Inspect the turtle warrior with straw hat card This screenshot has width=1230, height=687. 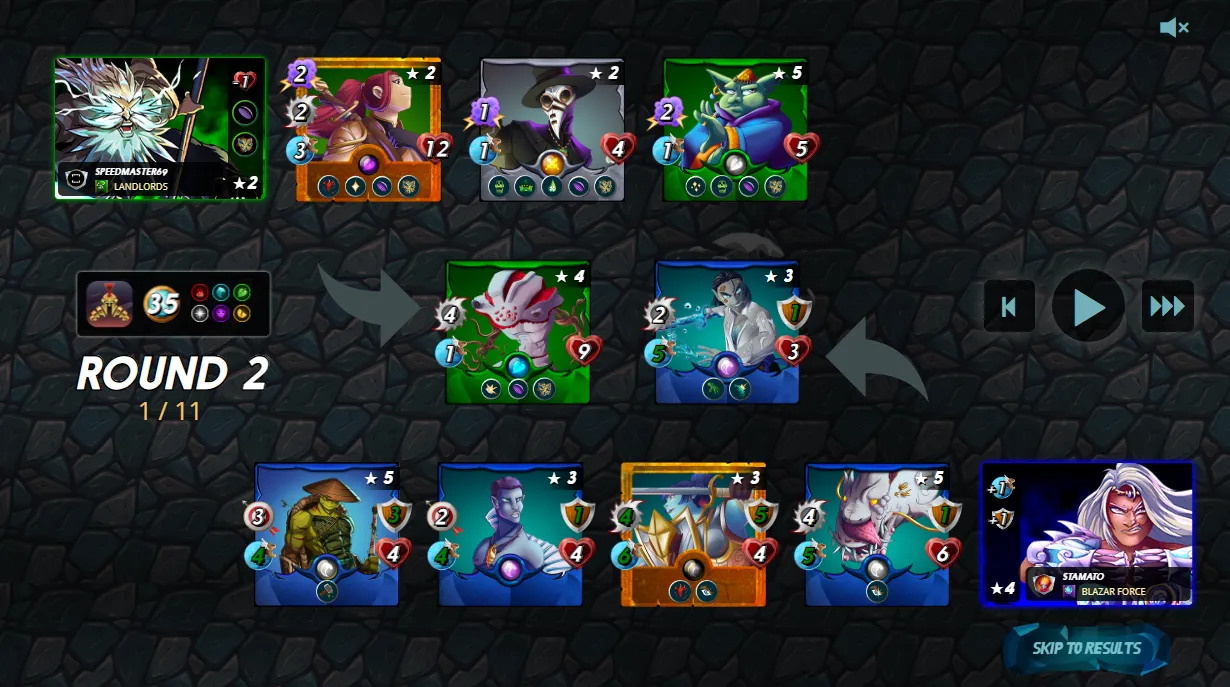327,534
